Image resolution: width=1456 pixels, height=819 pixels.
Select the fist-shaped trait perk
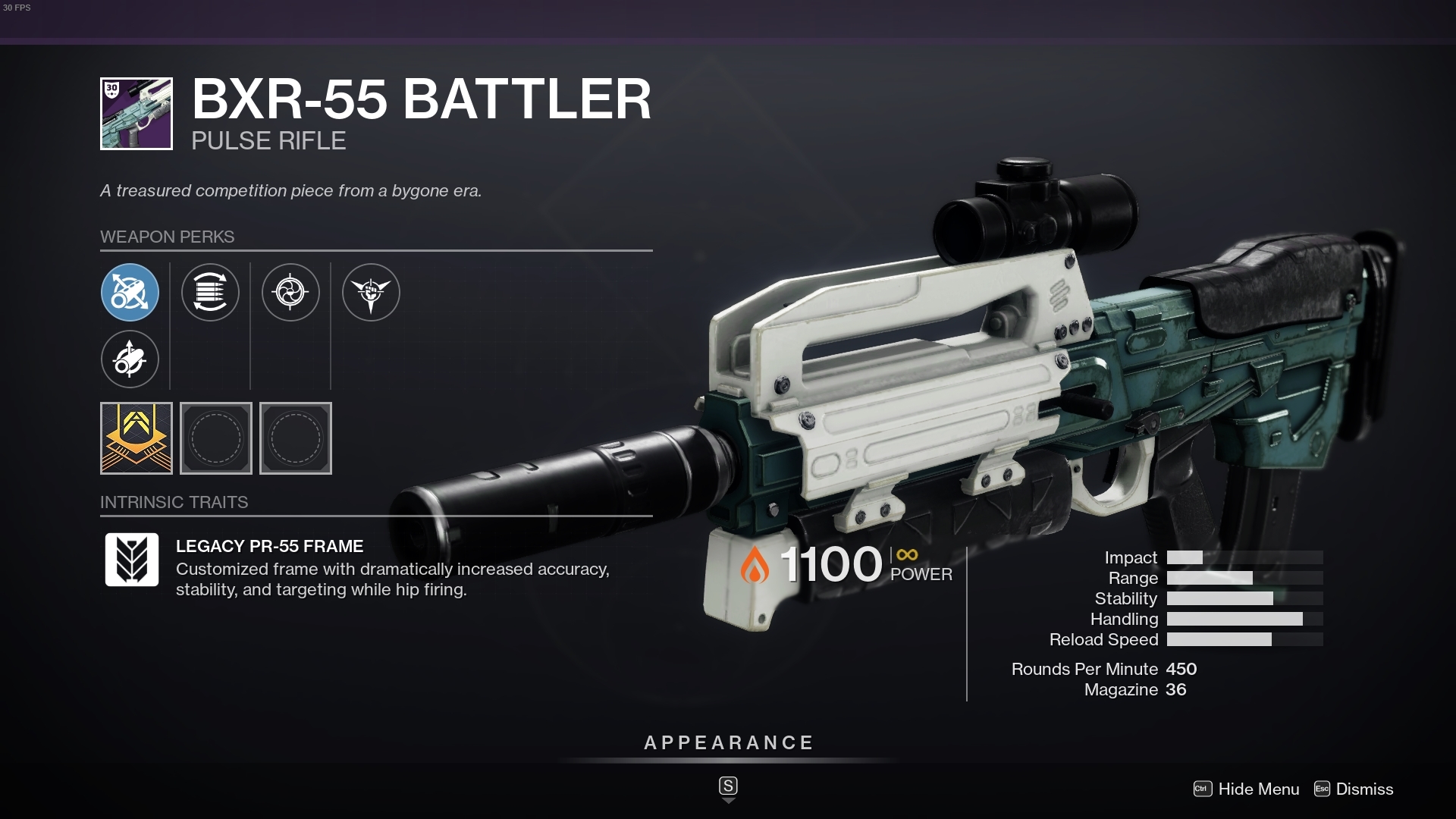click(372, 292)
